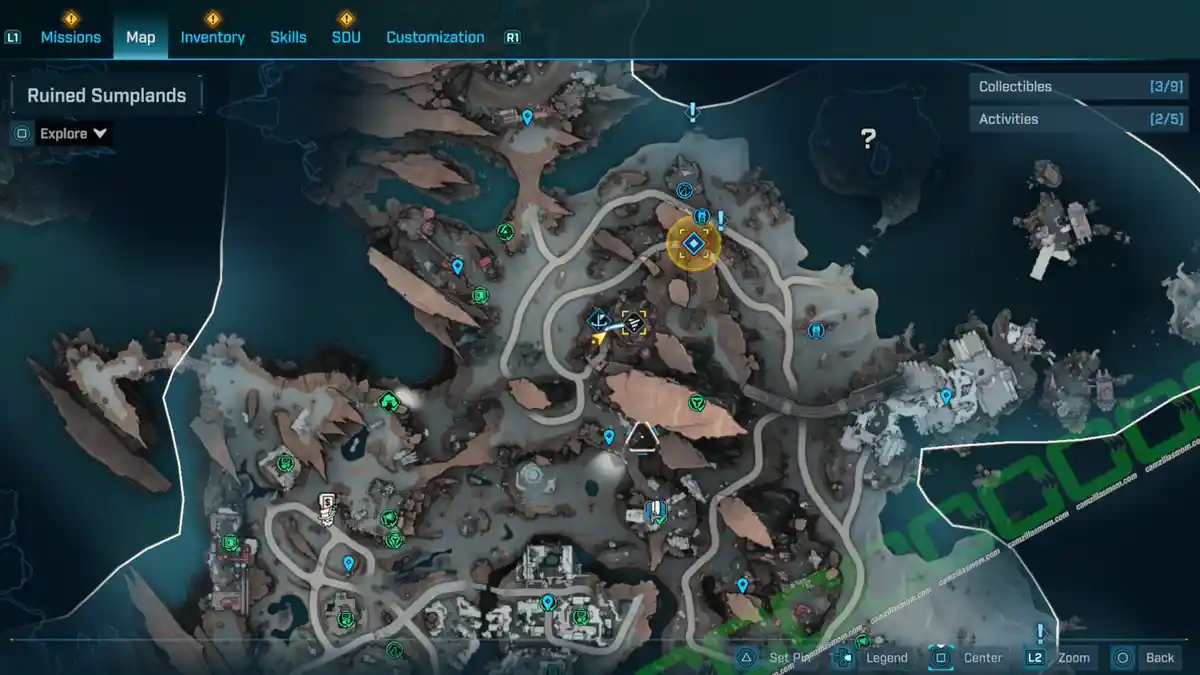Select the yellow-bracketed black diamond marker
Image resolution: width=1200 pixels, height=675 pixels.
click(x=634, y=322)
